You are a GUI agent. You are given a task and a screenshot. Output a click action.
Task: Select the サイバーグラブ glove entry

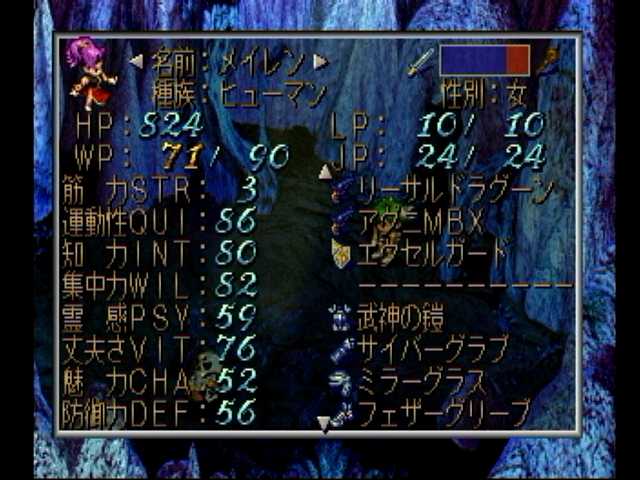click(x=432, y=348)
